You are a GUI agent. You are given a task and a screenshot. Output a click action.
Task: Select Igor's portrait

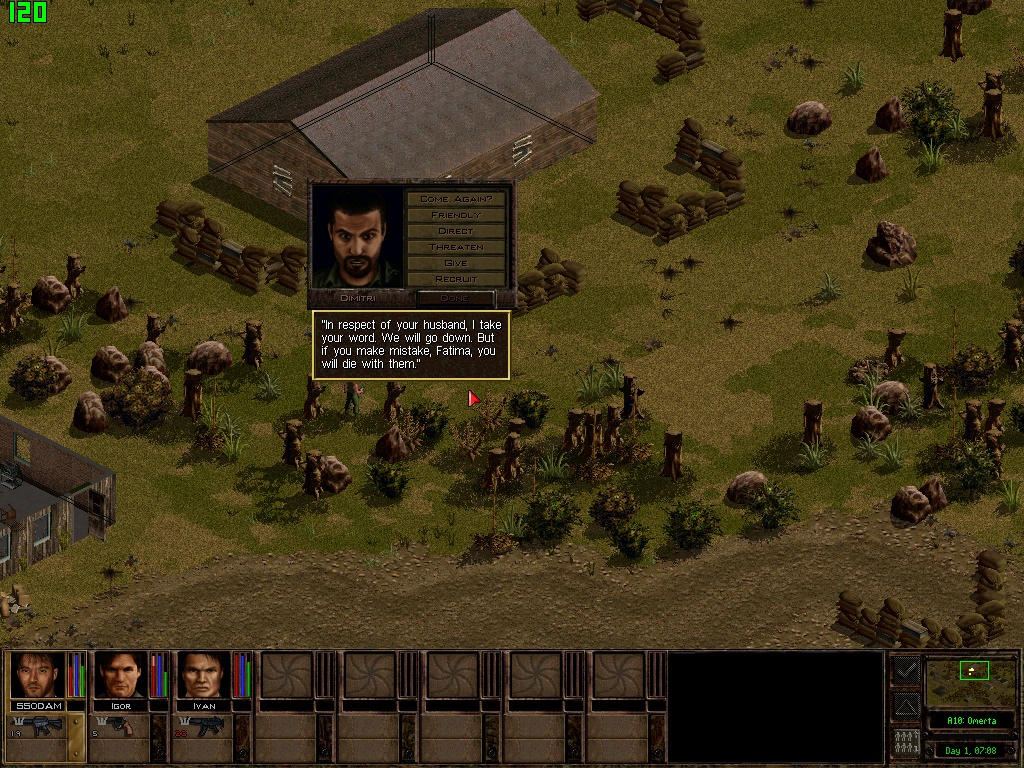[x=120, y=676]
